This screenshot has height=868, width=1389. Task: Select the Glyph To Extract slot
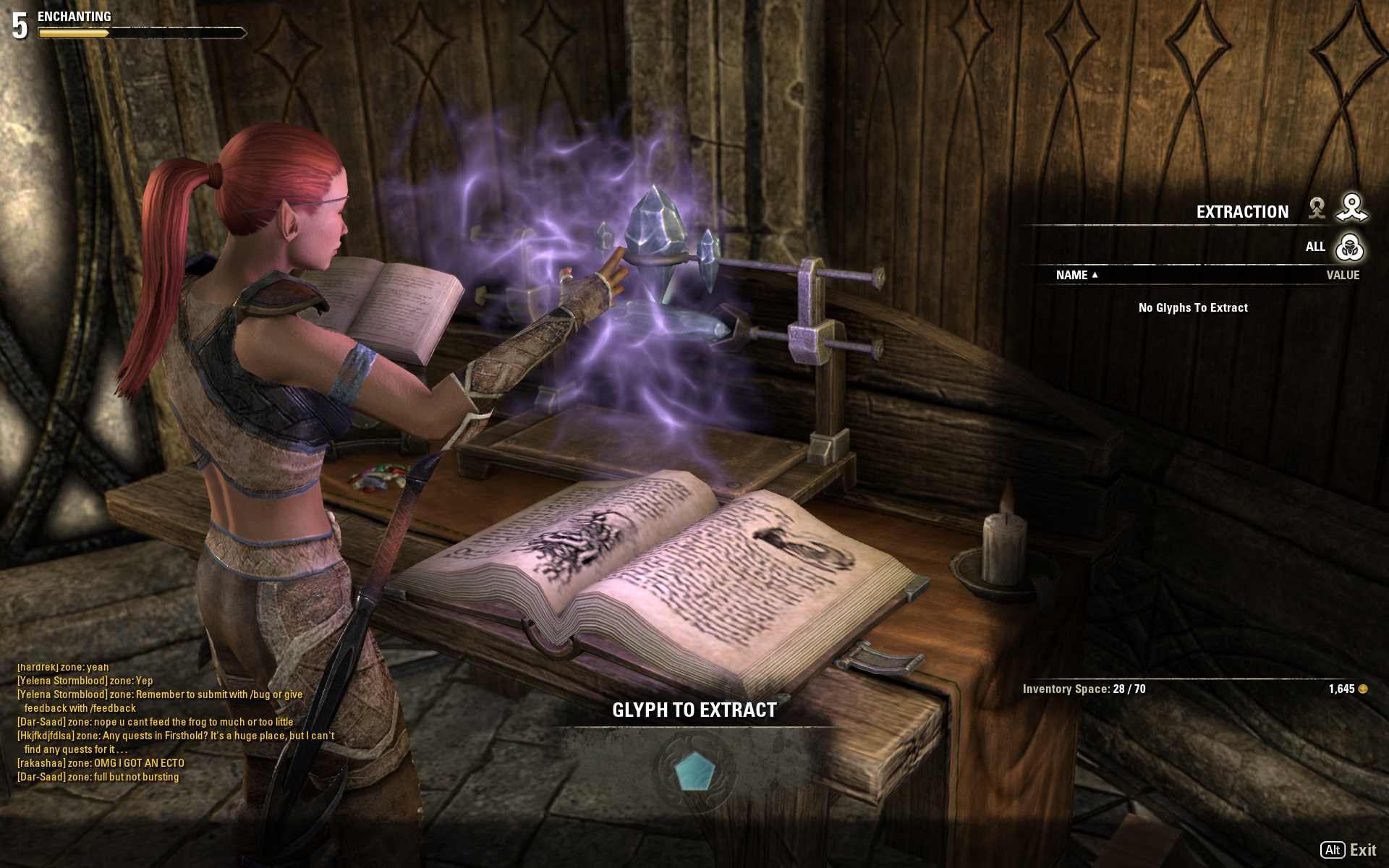694,771
